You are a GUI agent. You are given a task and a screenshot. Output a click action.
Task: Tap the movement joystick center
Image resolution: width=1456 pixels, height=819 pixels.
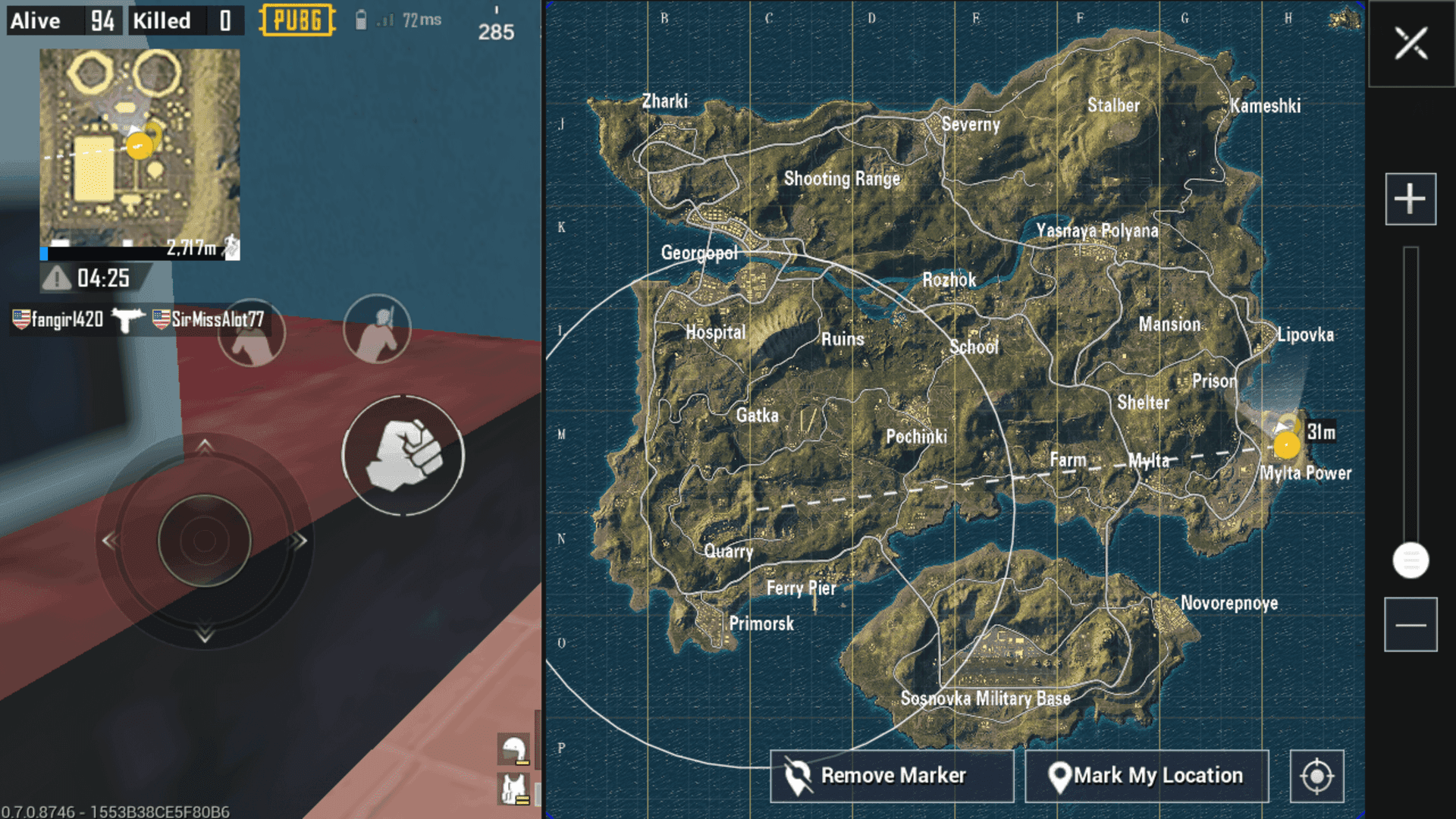(204, 541)
